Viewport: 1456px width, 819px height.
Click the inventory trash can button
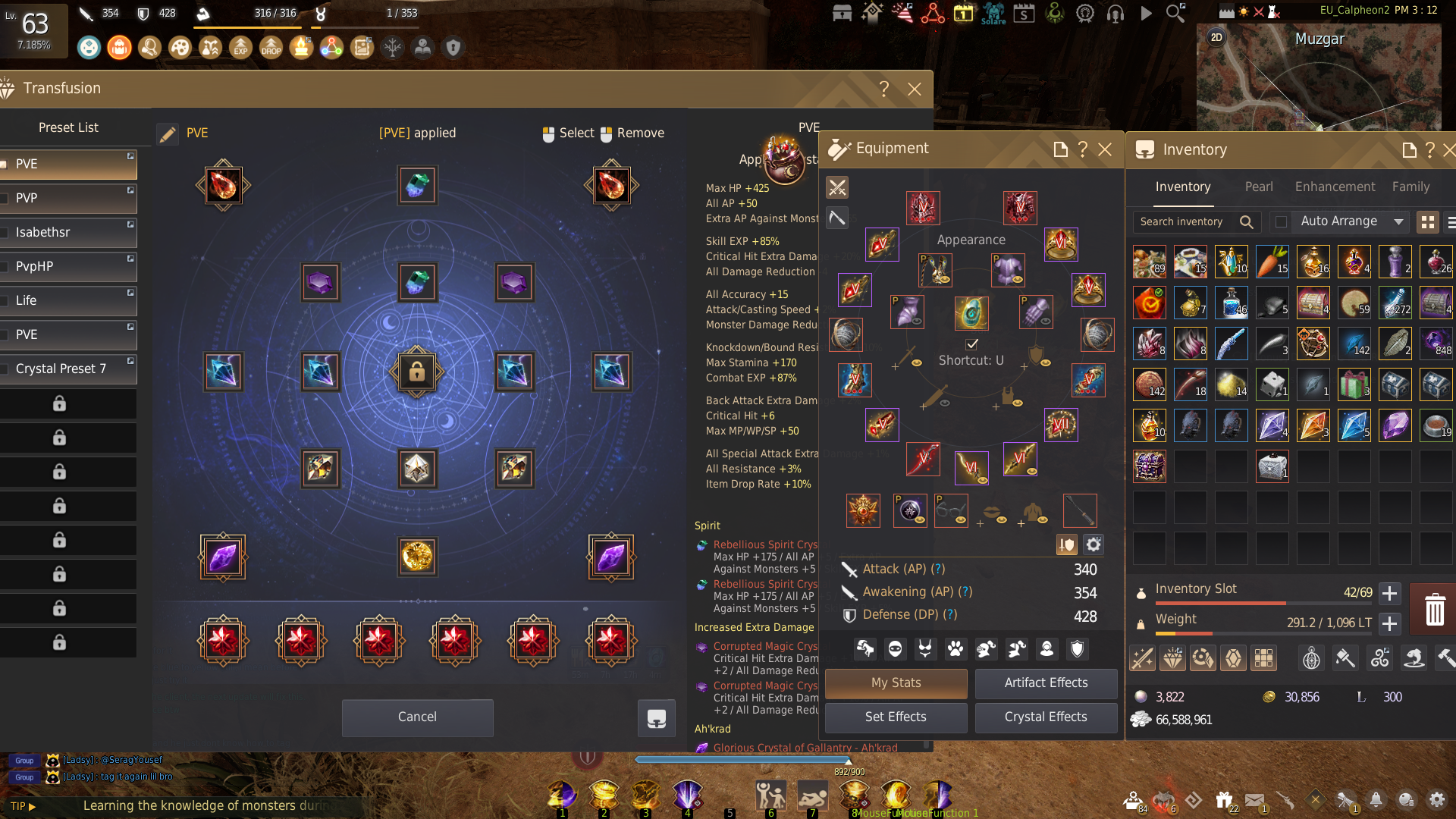pos(1434,609)
